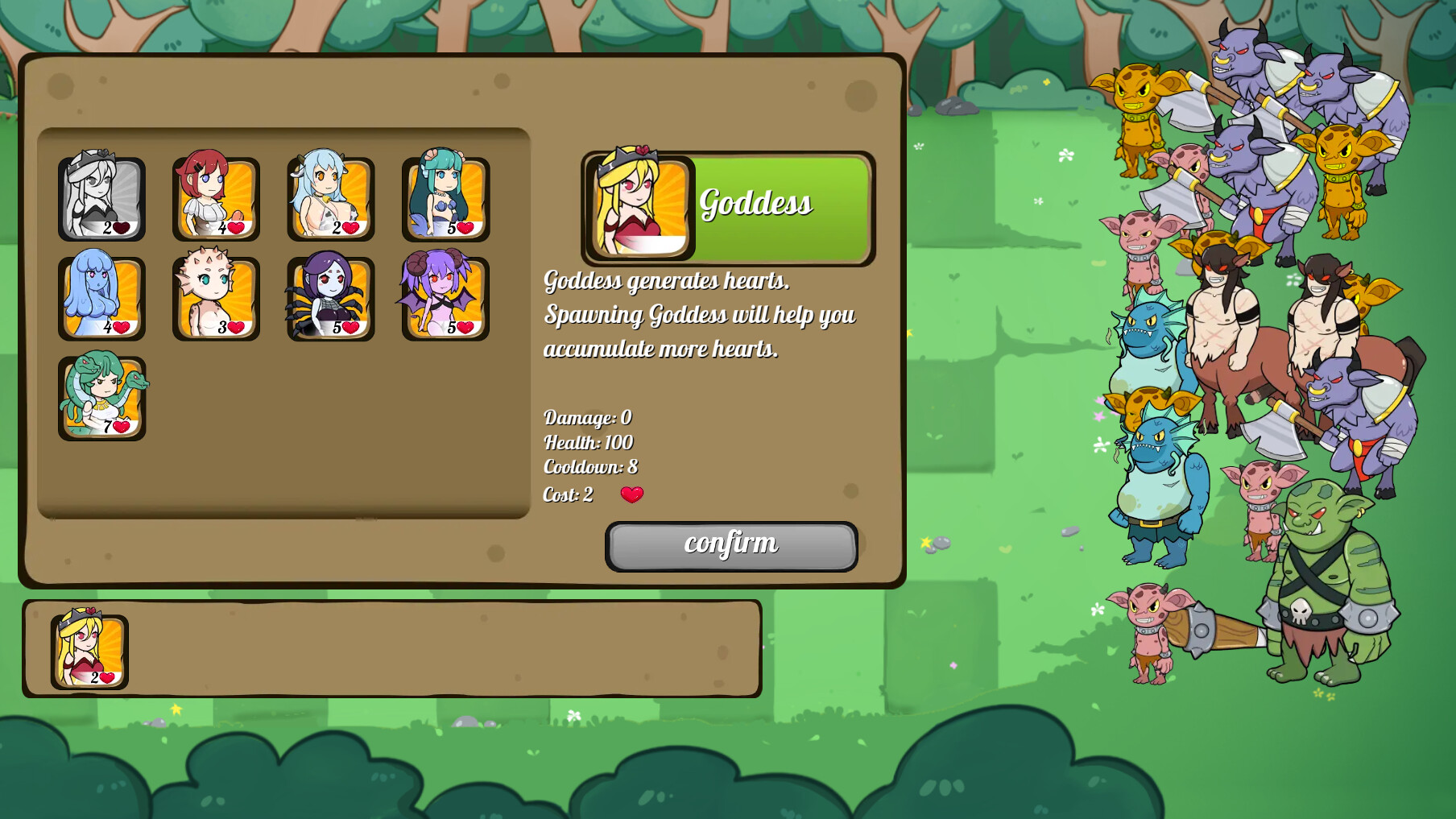
Task: Select the teal mermaid card with 5 hearts
Action: click(445, 197)
